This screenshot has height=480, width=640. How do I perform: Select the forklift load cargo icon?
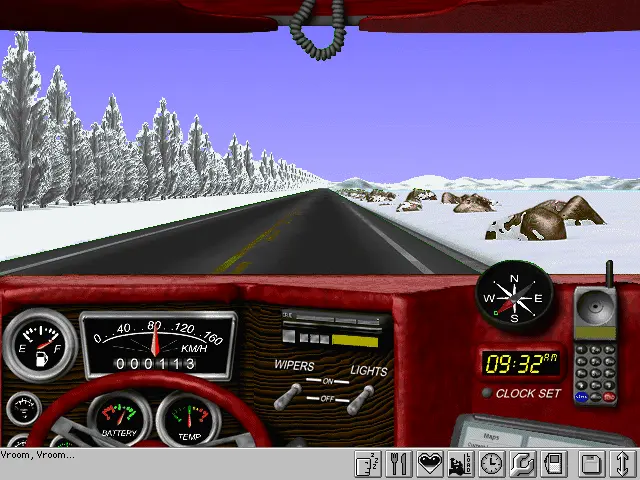point(461,464)
